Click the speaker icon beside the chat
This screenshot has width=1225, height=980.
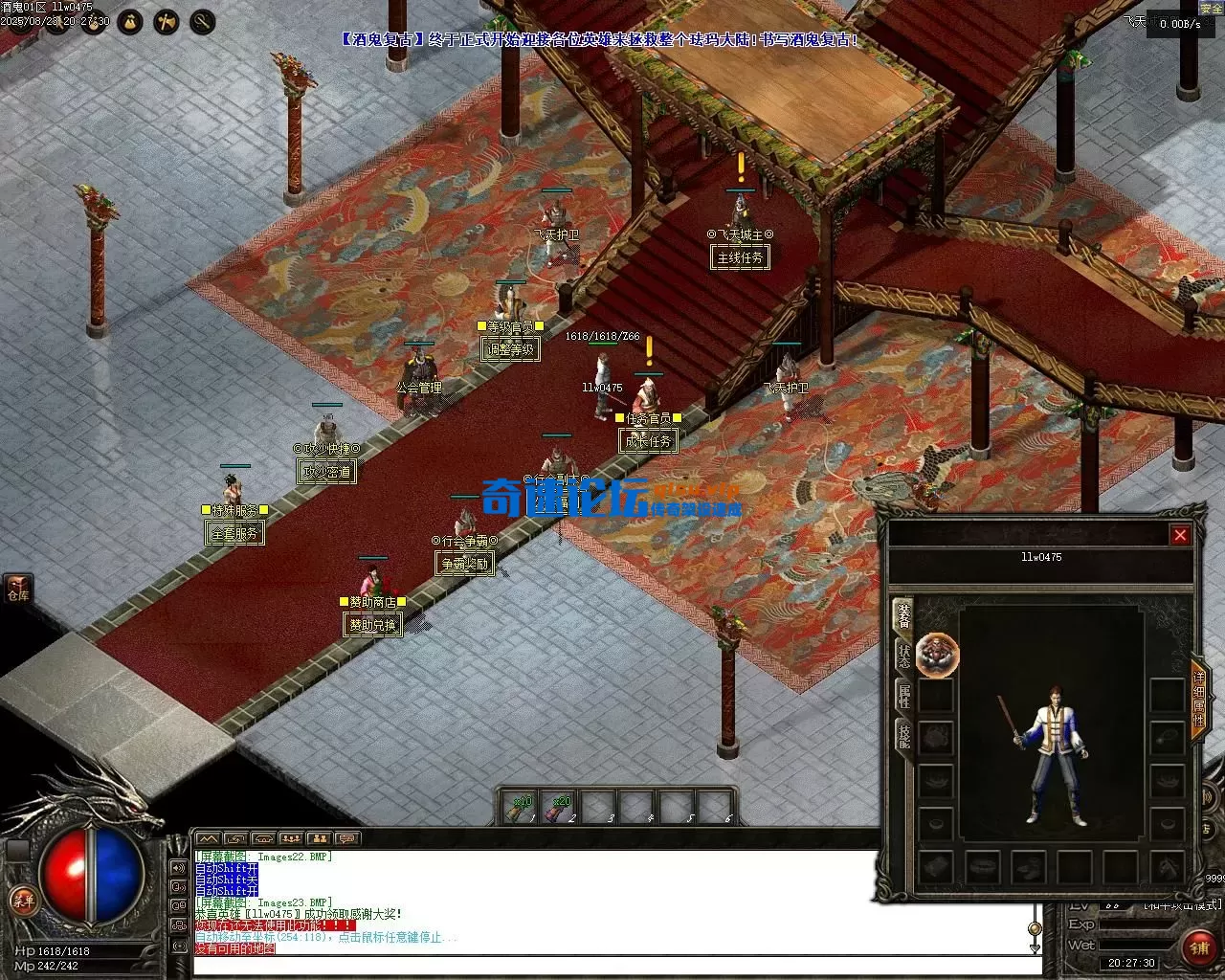point(178,868)
